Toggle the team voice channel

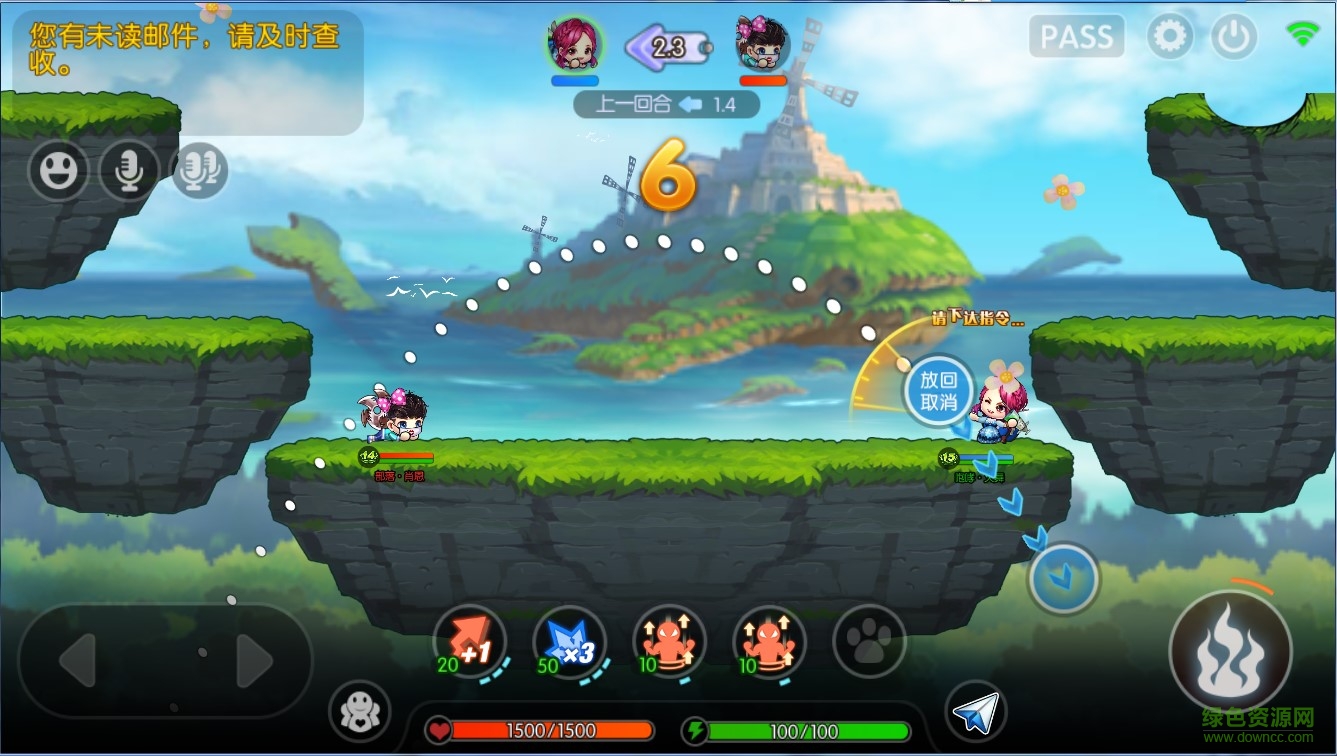tap(199, 170)
